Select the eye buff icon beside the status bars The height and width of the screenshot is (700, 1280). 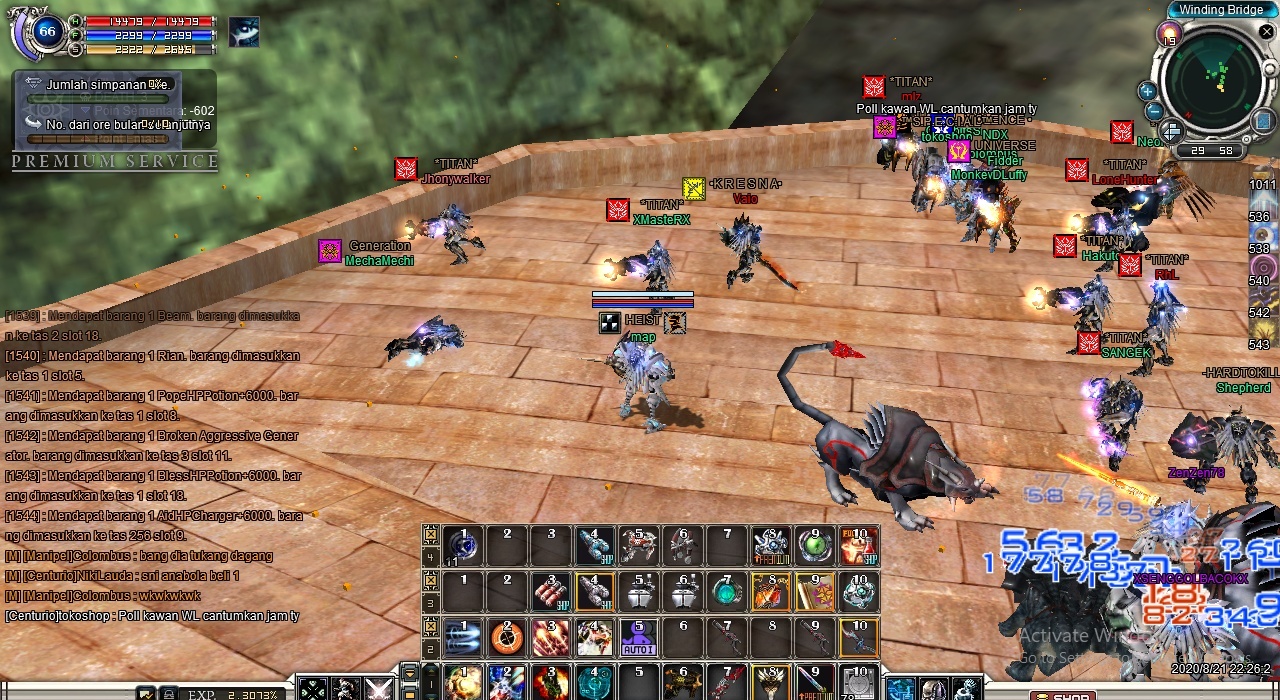pyautogui.click(x=243, y=32)
